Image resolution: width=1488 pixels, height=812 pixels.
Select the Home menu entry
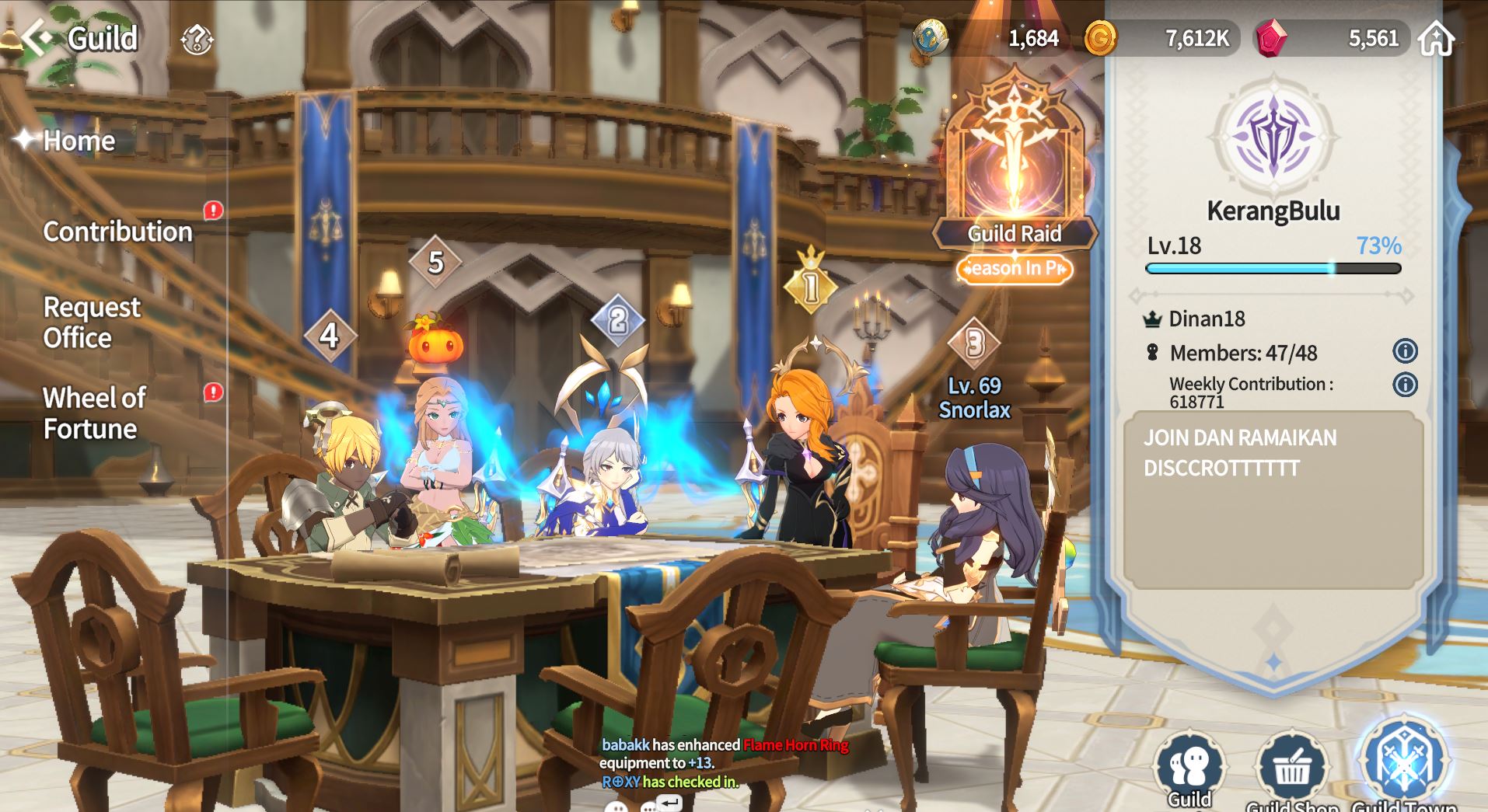point(79,141)
